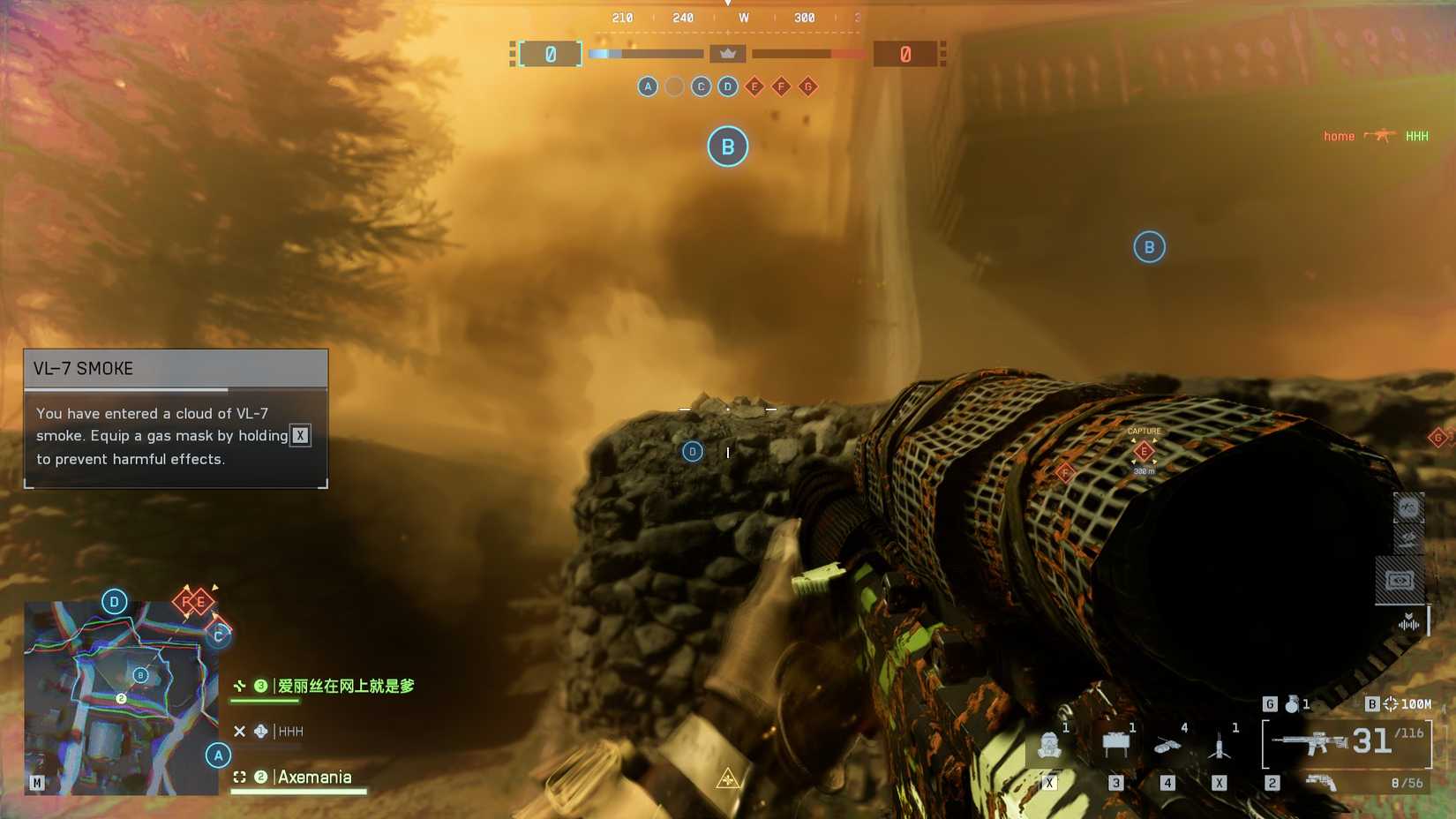The width and height of the screenshot is (1456, 819).
Task: Click the Axemania squadmate name
Action: click(x=314, y=778)
